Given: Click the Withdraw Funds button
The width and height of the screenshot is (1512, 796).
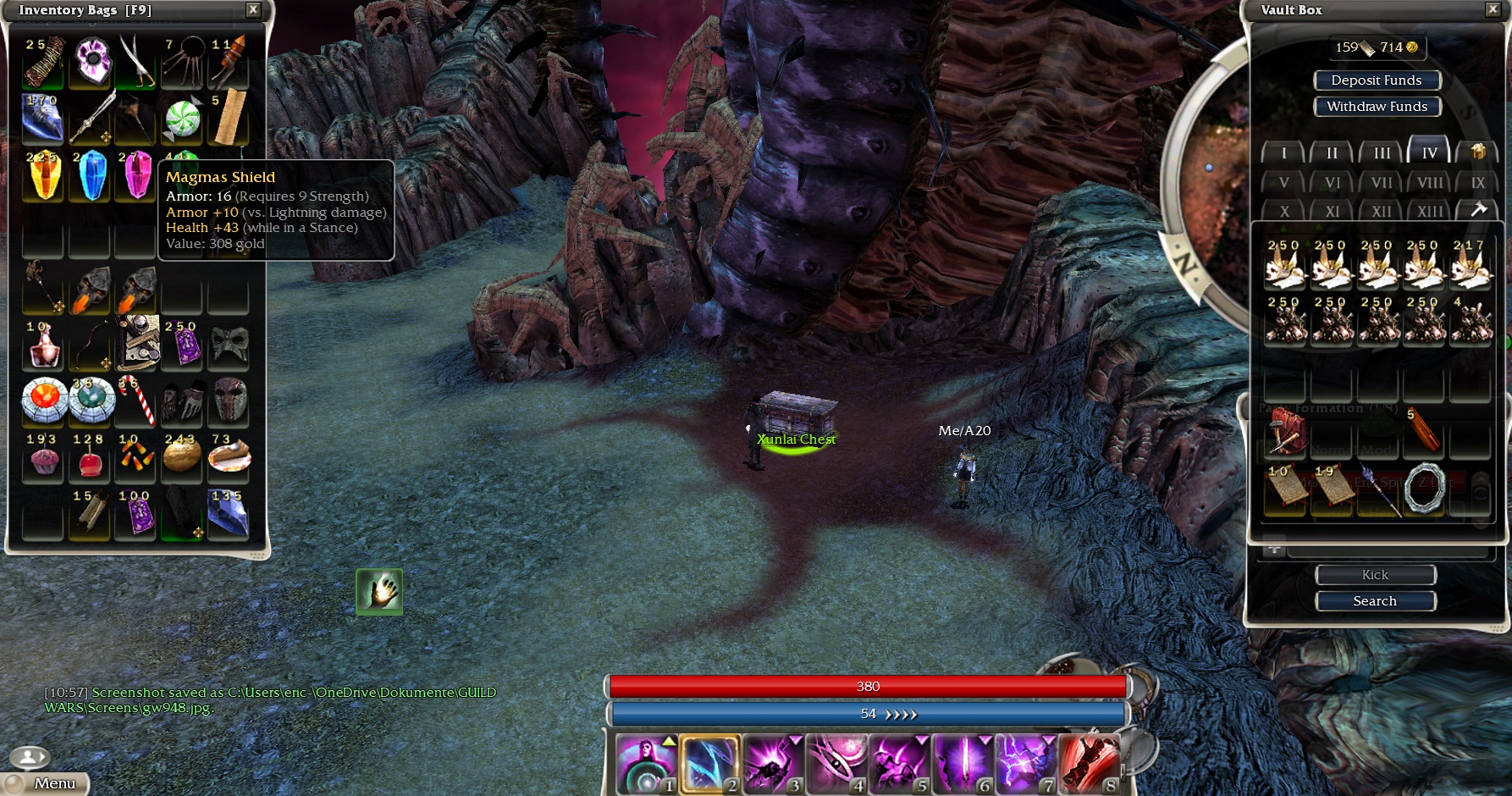Looking at the screenshot, I should click(1377, 107).
